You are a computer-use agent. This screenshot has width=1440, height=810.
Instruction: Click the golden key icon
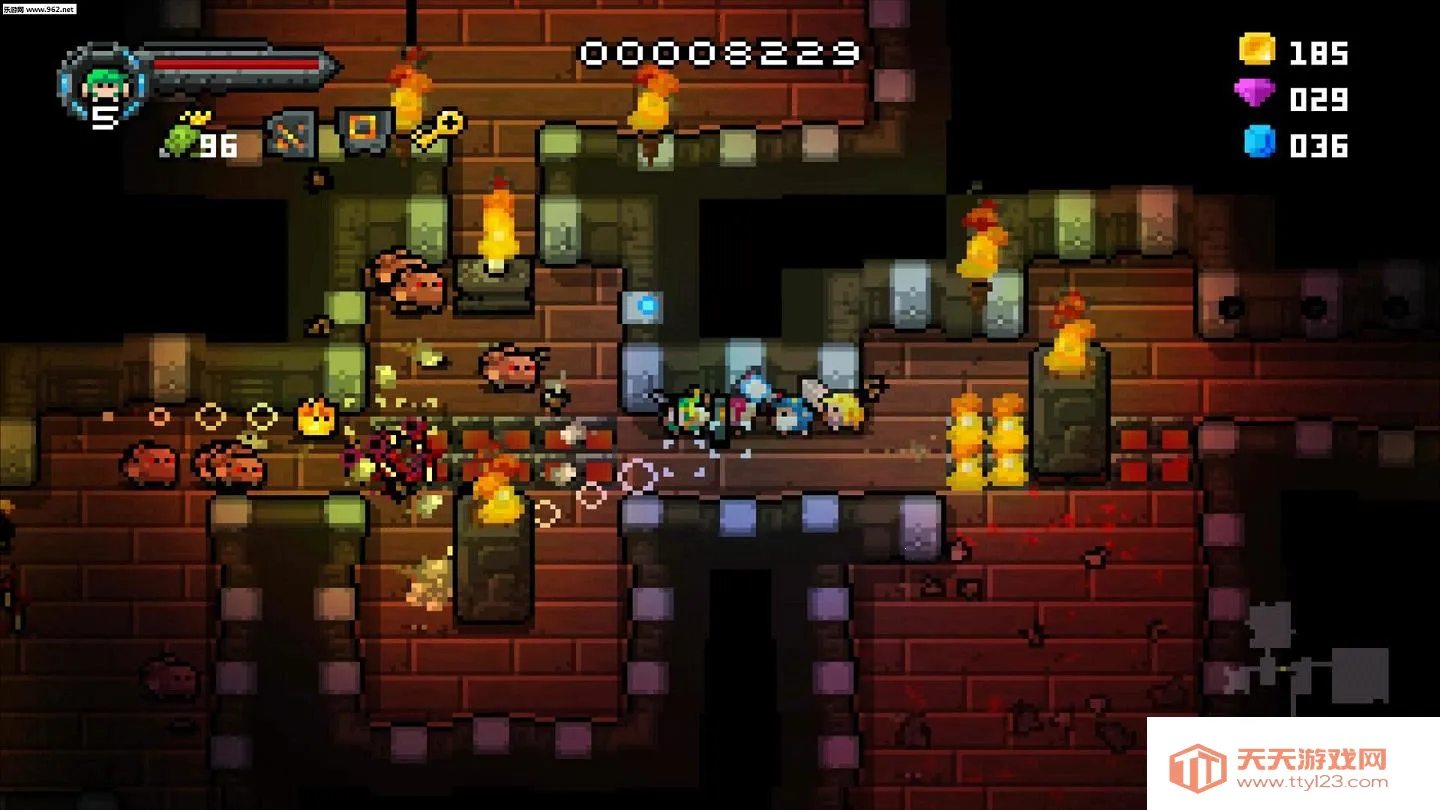point(439,130)
